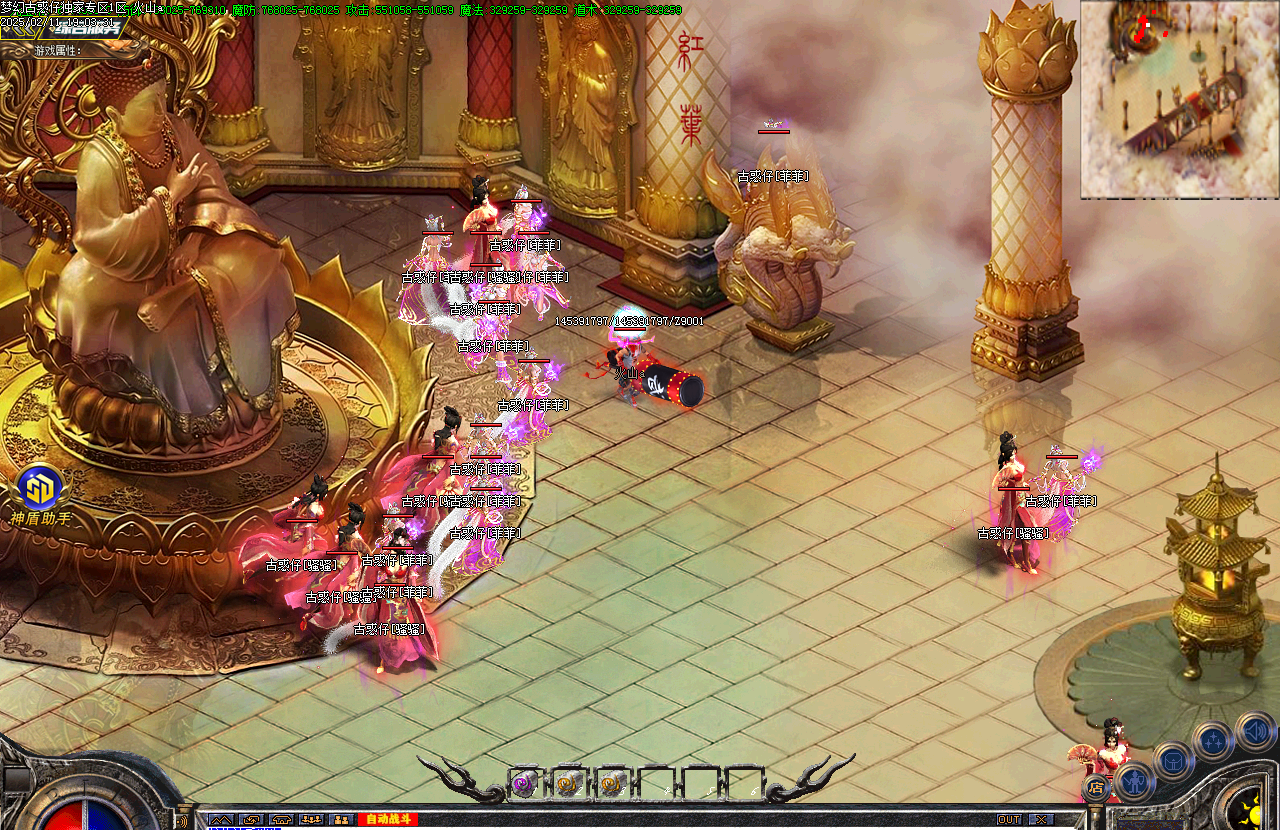This screenshot has width=1280, height=830.
Task: Click the three-people group chat button
Action: click(311, 820)
